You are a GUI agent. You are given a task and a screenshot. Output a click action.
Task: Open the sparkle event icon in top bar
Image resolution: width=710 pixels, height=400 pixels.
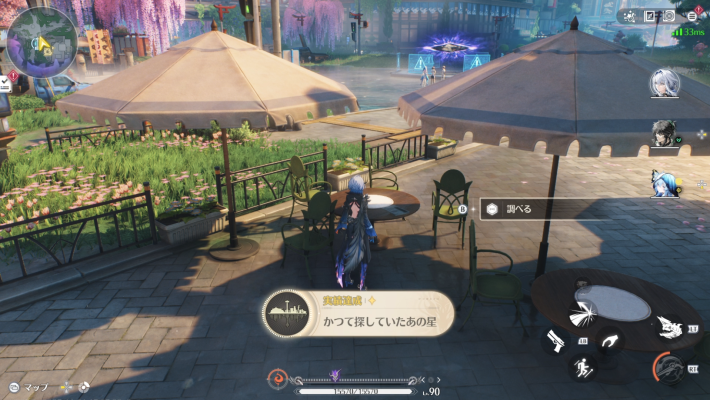629,16
